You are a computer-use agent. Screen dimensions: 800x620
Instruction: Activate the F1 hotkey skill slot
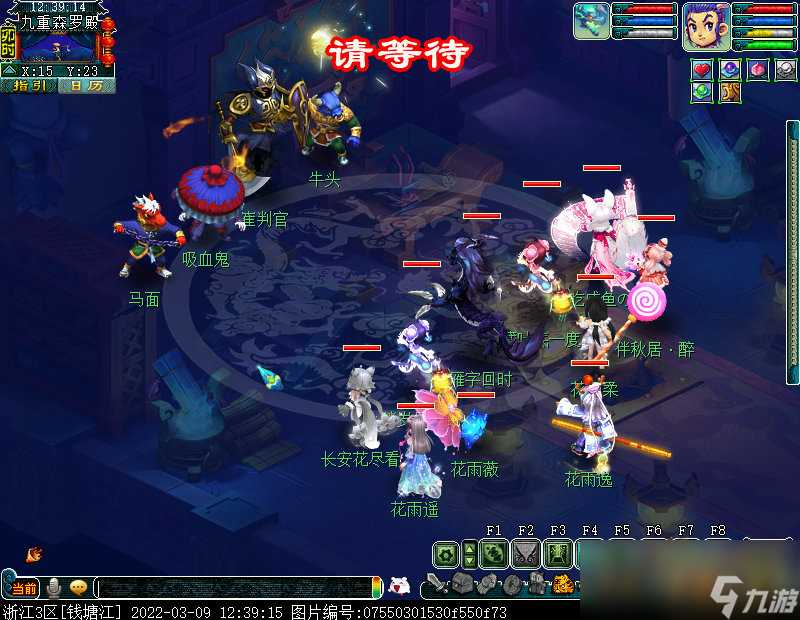[x=493, y=554]
